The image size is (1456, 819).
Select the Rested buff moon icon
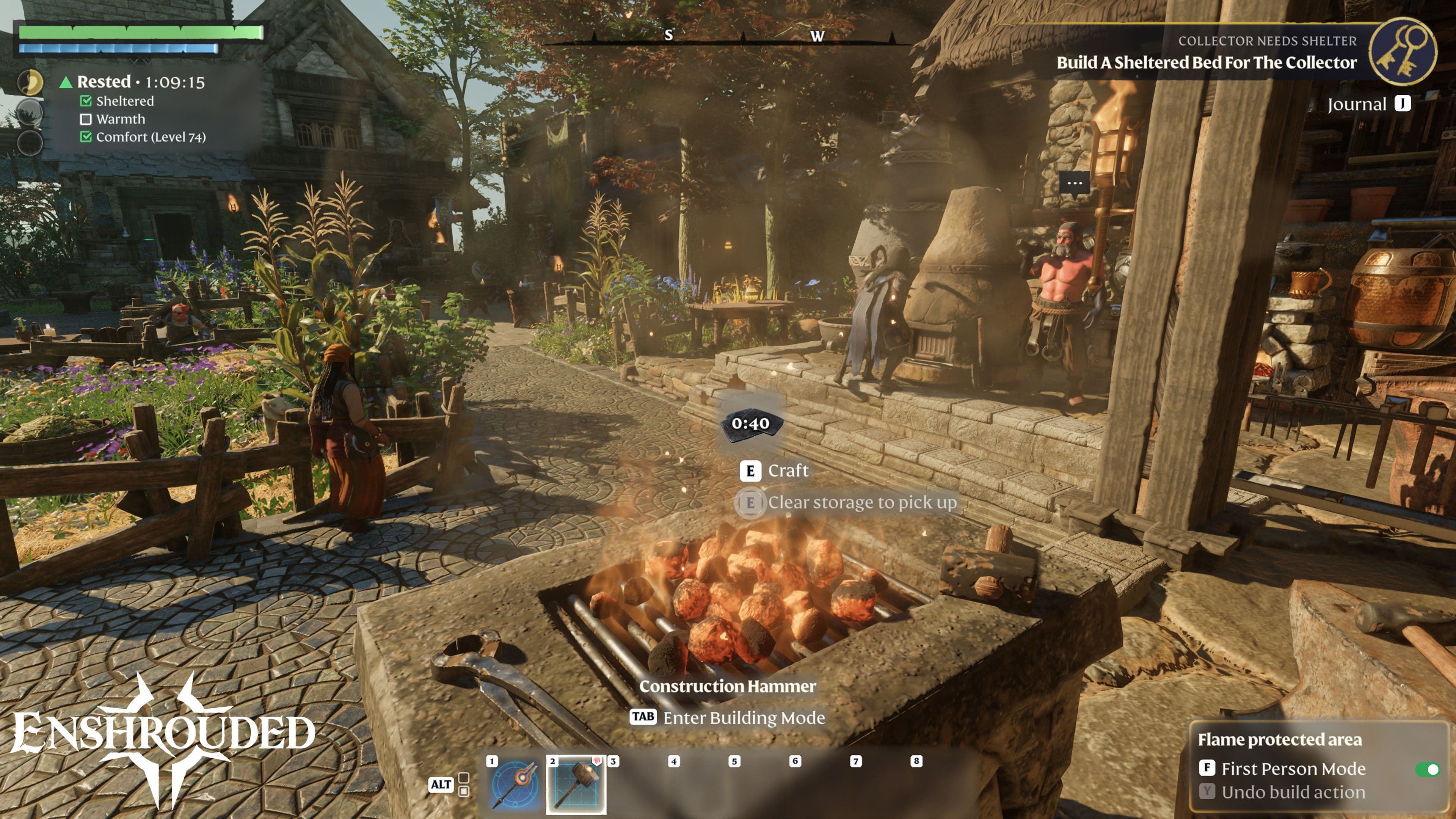pyautogui.click(x=30, y=83)
